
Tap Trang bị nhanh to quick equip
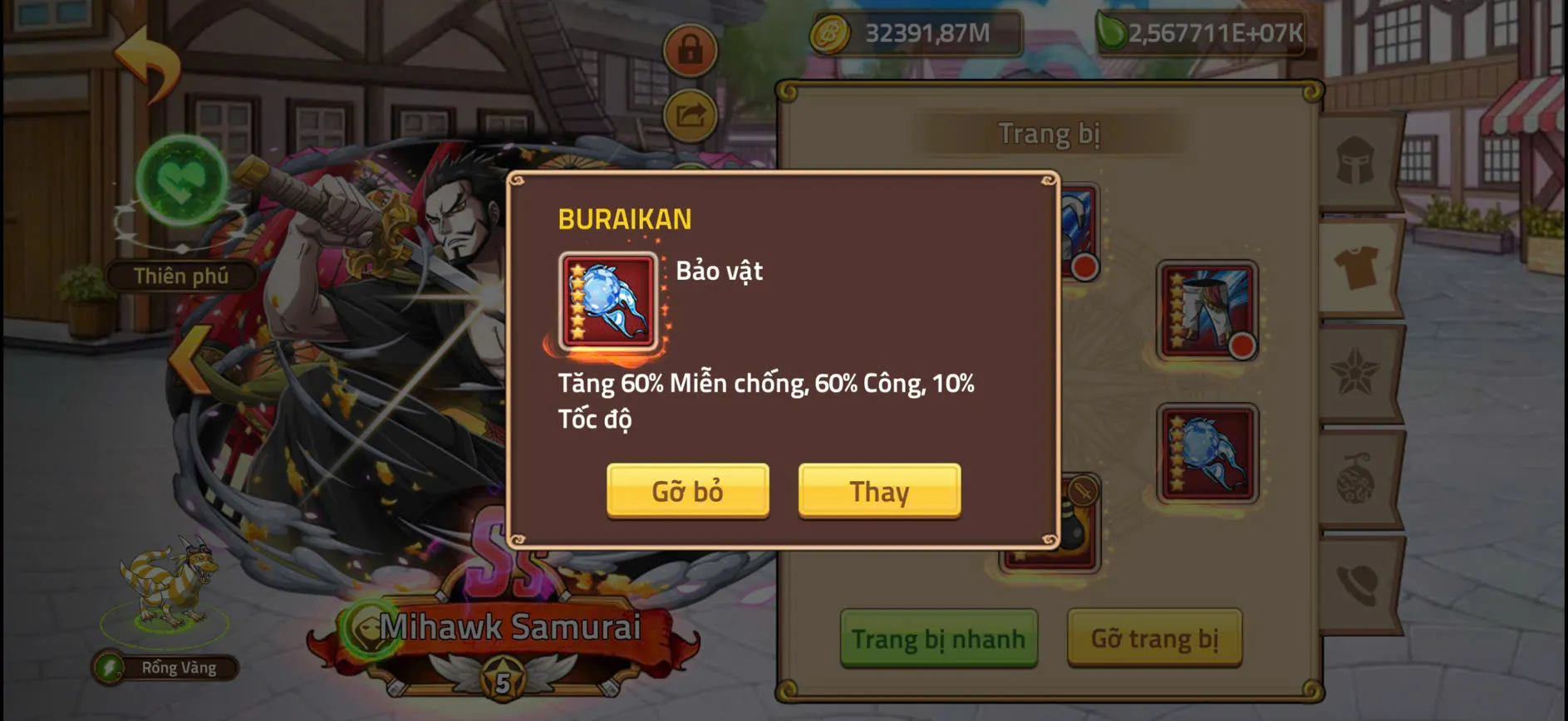click(939, 640)
